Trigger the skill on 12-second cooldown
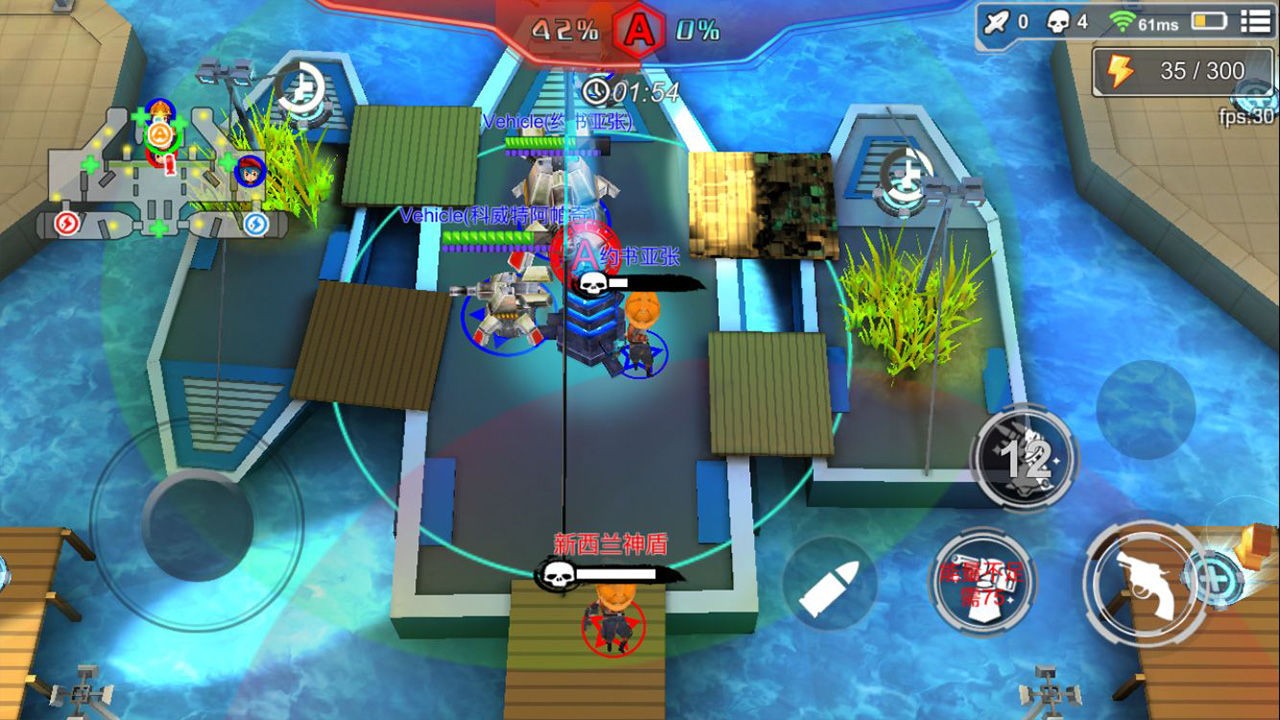The width and height of the screenshot is (1280, 720). (1024, 460)
